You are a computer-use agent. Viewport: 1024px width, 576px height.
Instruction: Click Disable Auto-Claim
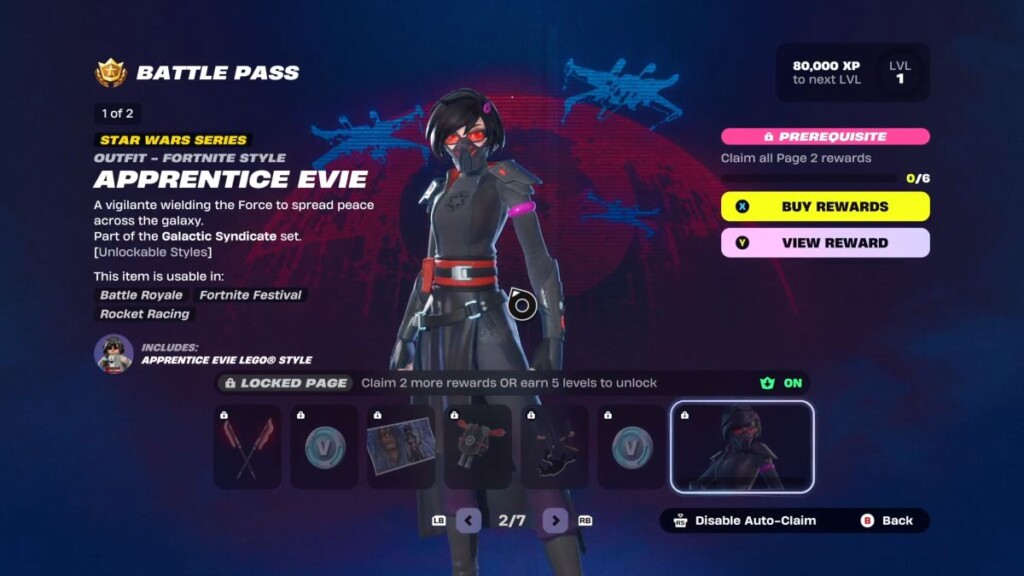point(745,521)
